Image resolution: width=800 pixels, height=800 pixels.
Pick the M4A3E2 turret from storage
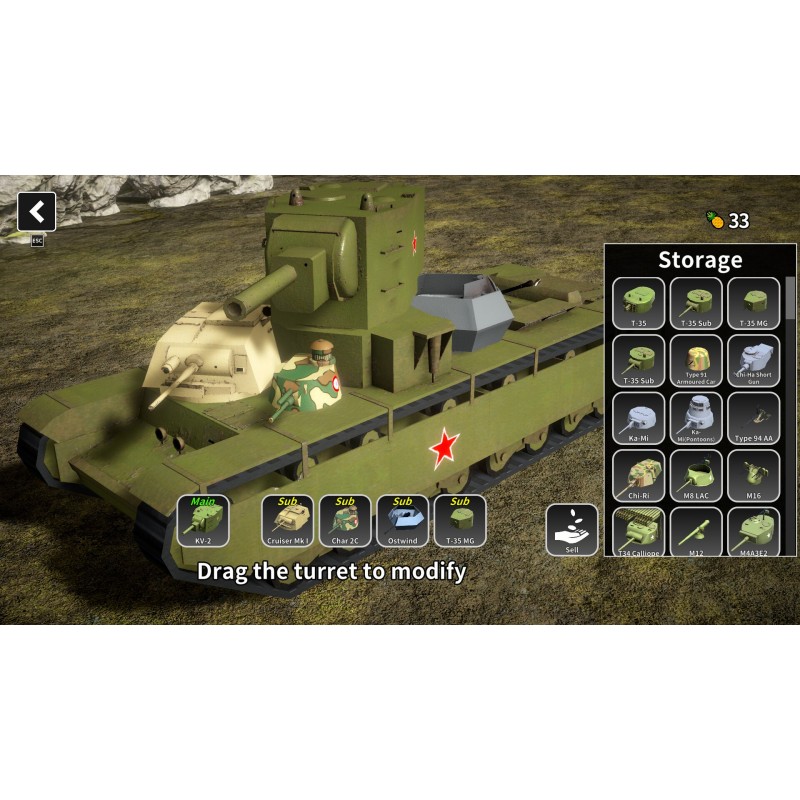pos(754,531)
